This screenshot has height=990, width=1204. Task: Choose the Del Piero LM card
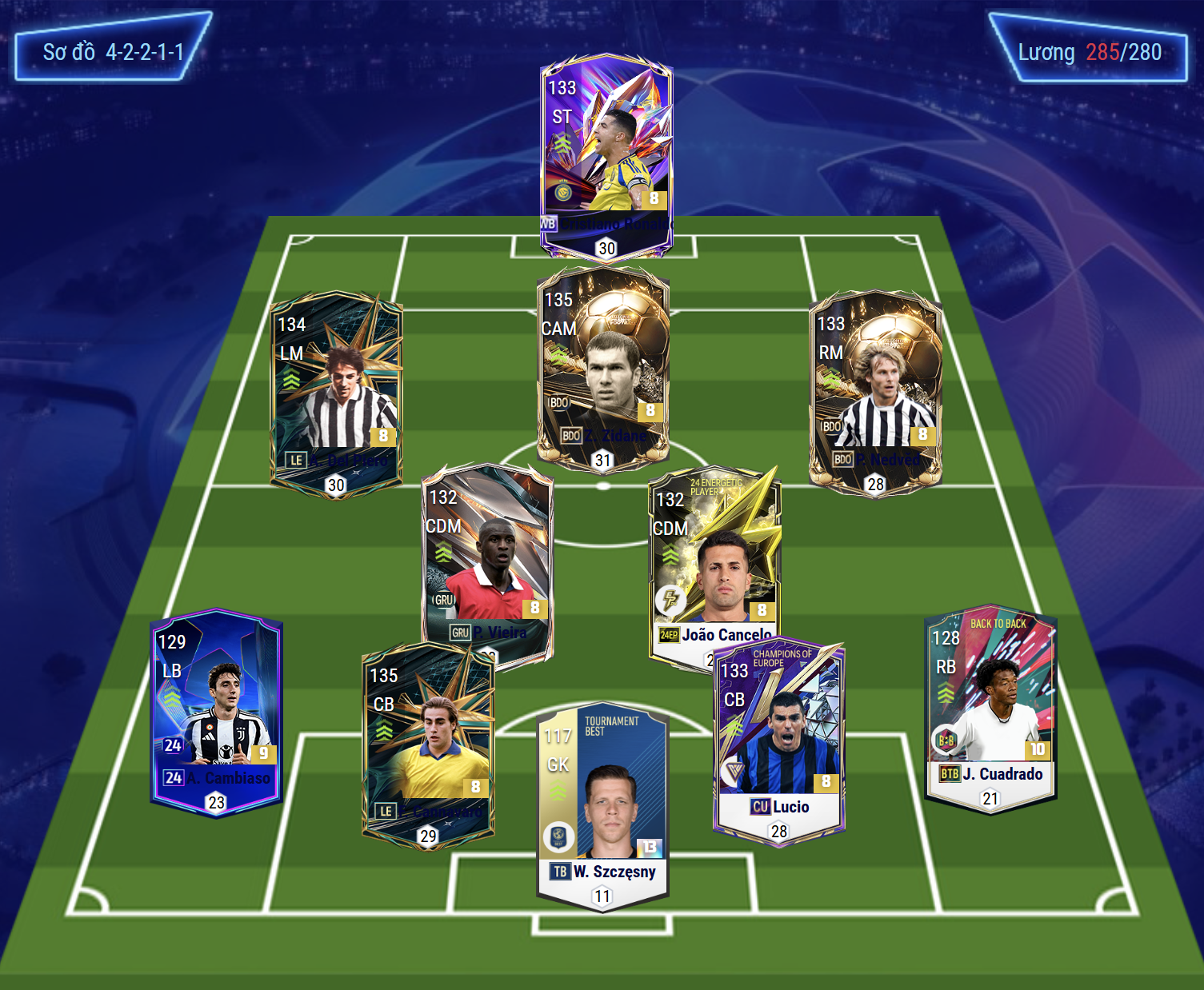pyautogui.click(x=336, y=393)
